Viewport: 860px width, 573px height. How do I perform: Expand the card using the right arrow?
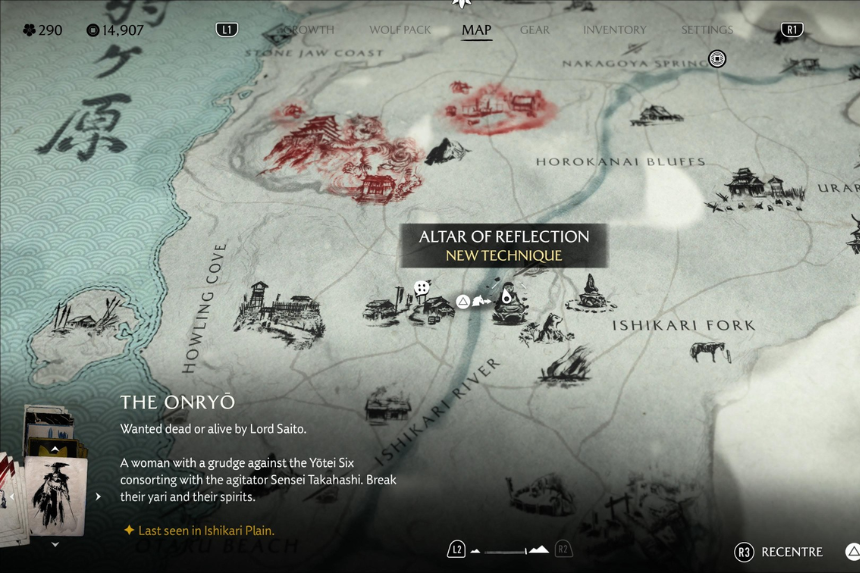[98, 496]
